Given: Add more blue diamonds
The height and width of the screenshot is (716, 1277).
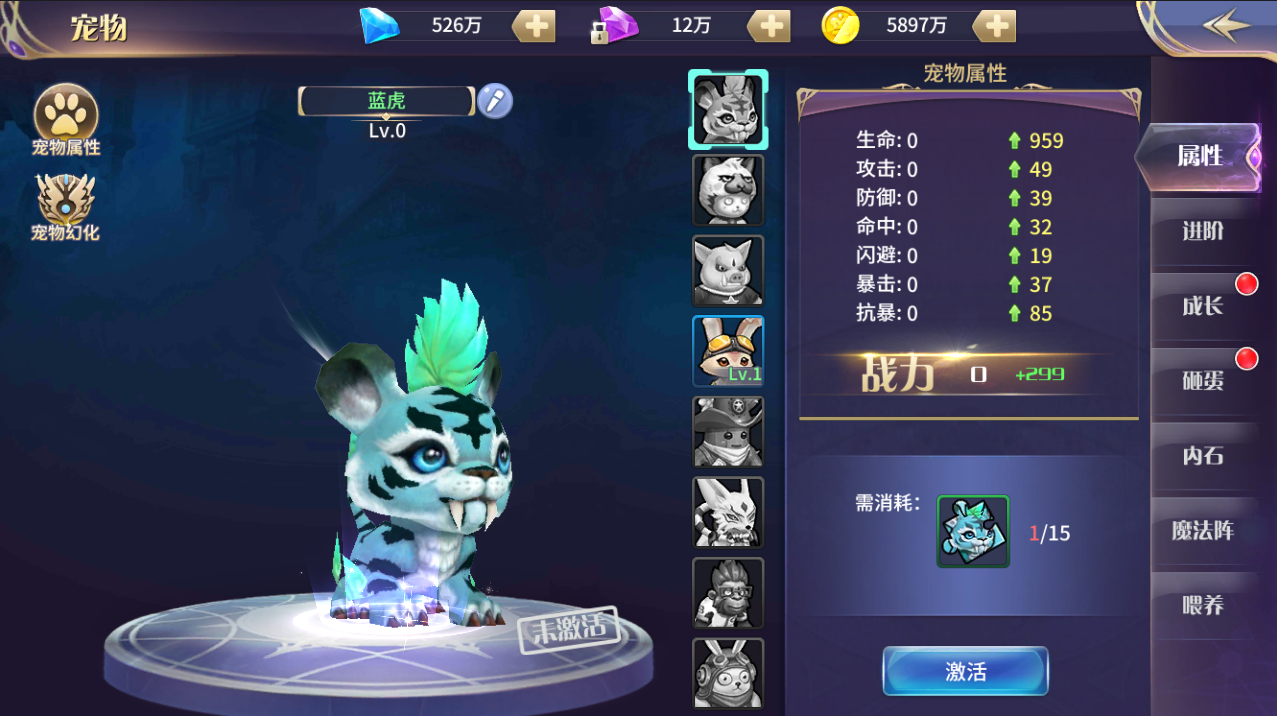Looking at the screenshot, I should coord(535,26).
